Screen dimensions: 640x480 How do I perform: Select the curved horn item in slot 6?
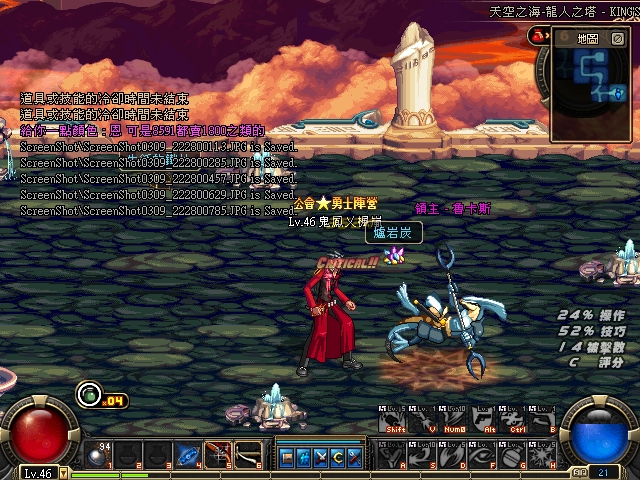point(248,455)
